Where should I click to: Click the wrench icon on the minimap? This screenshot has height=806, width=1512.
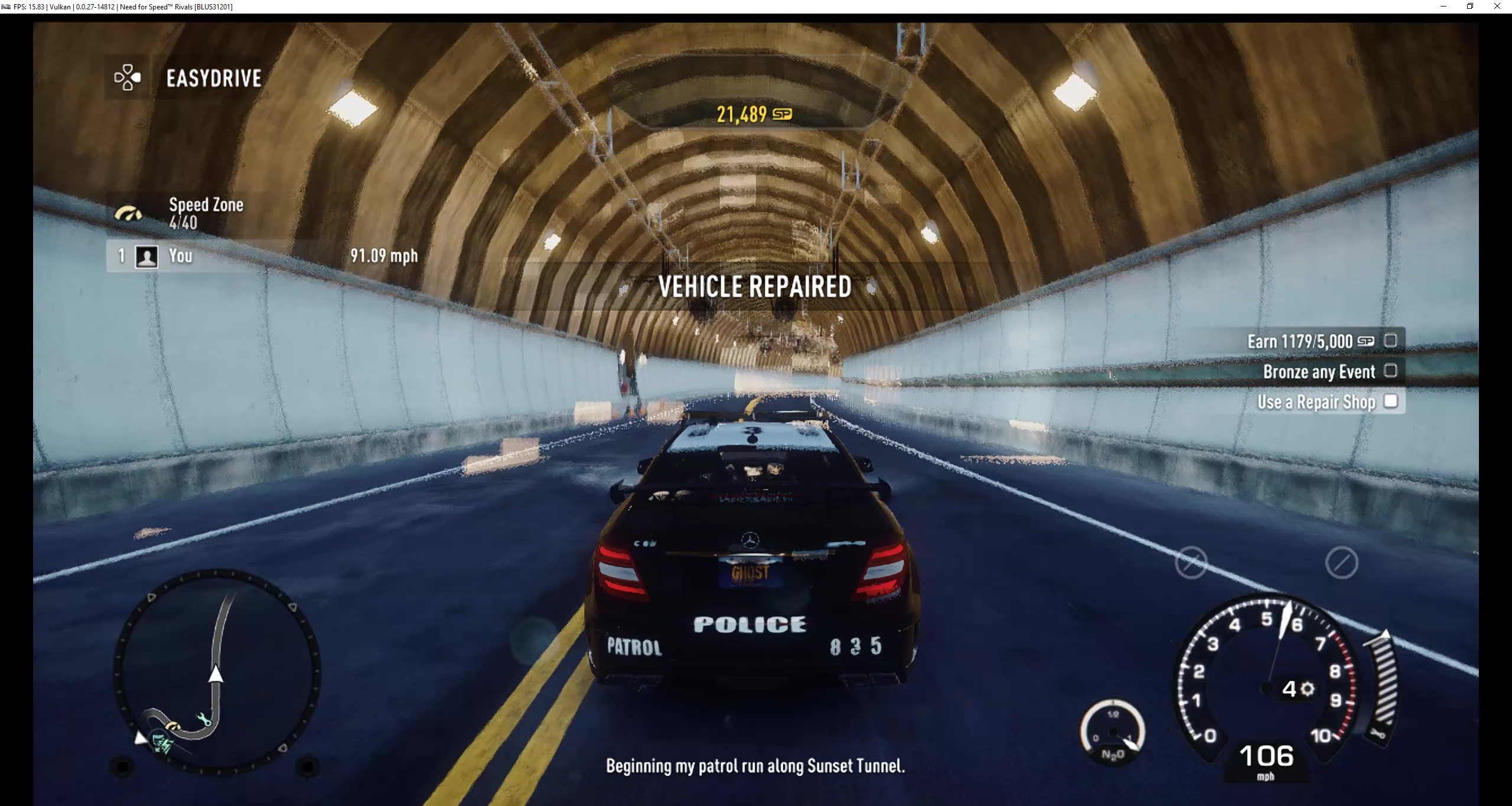(x=204, y=719)
